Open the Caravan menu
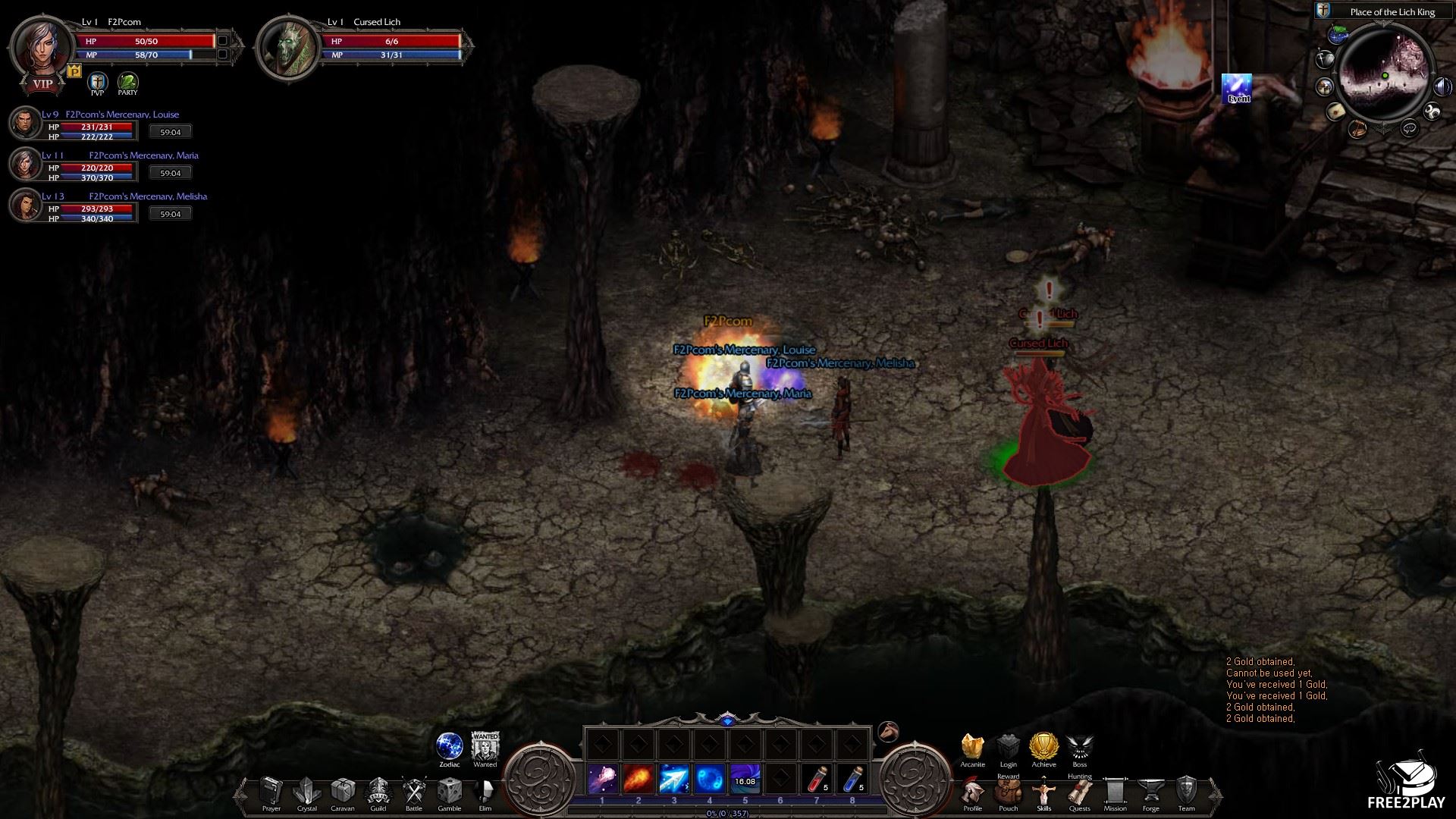1456x819 pixels. coord(342,792)
